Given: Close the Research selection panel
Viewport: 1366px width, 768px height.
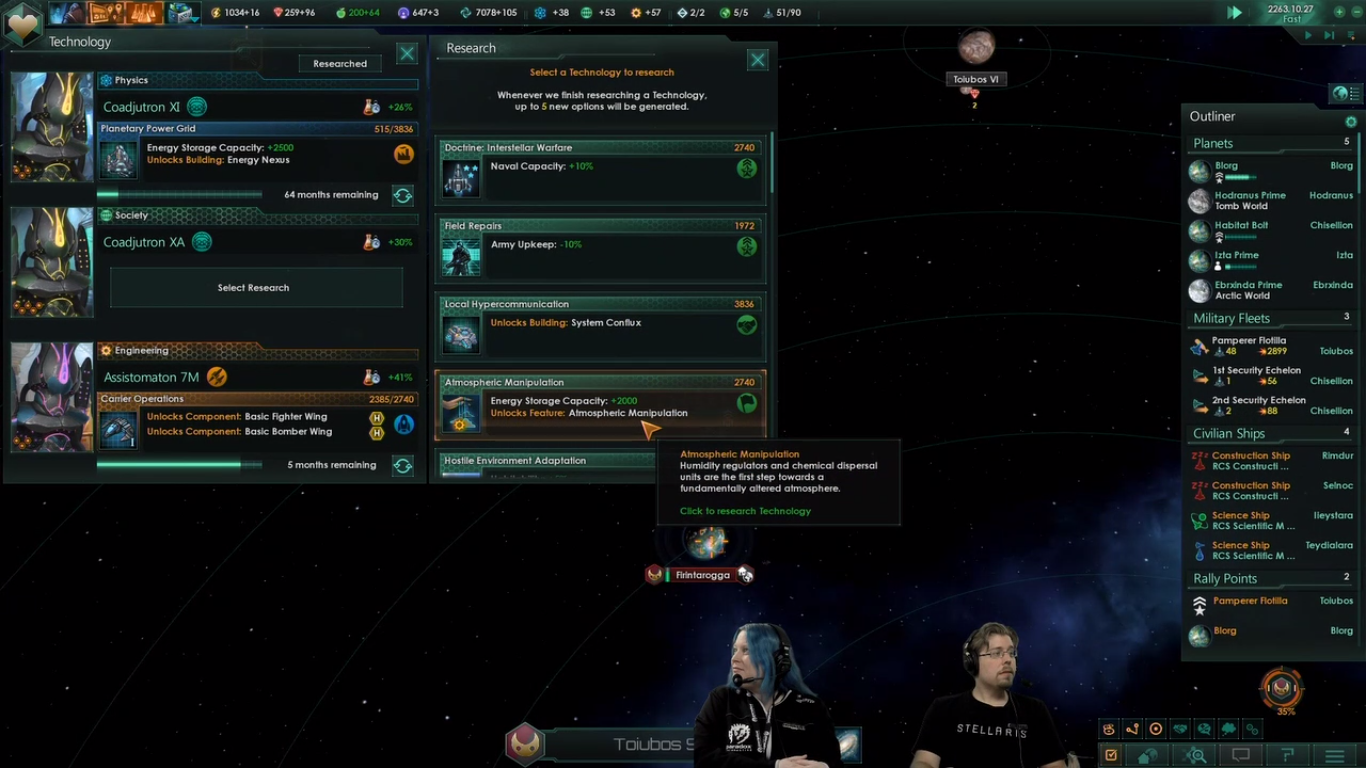Looking at the screenshot, I should point(758,60).
